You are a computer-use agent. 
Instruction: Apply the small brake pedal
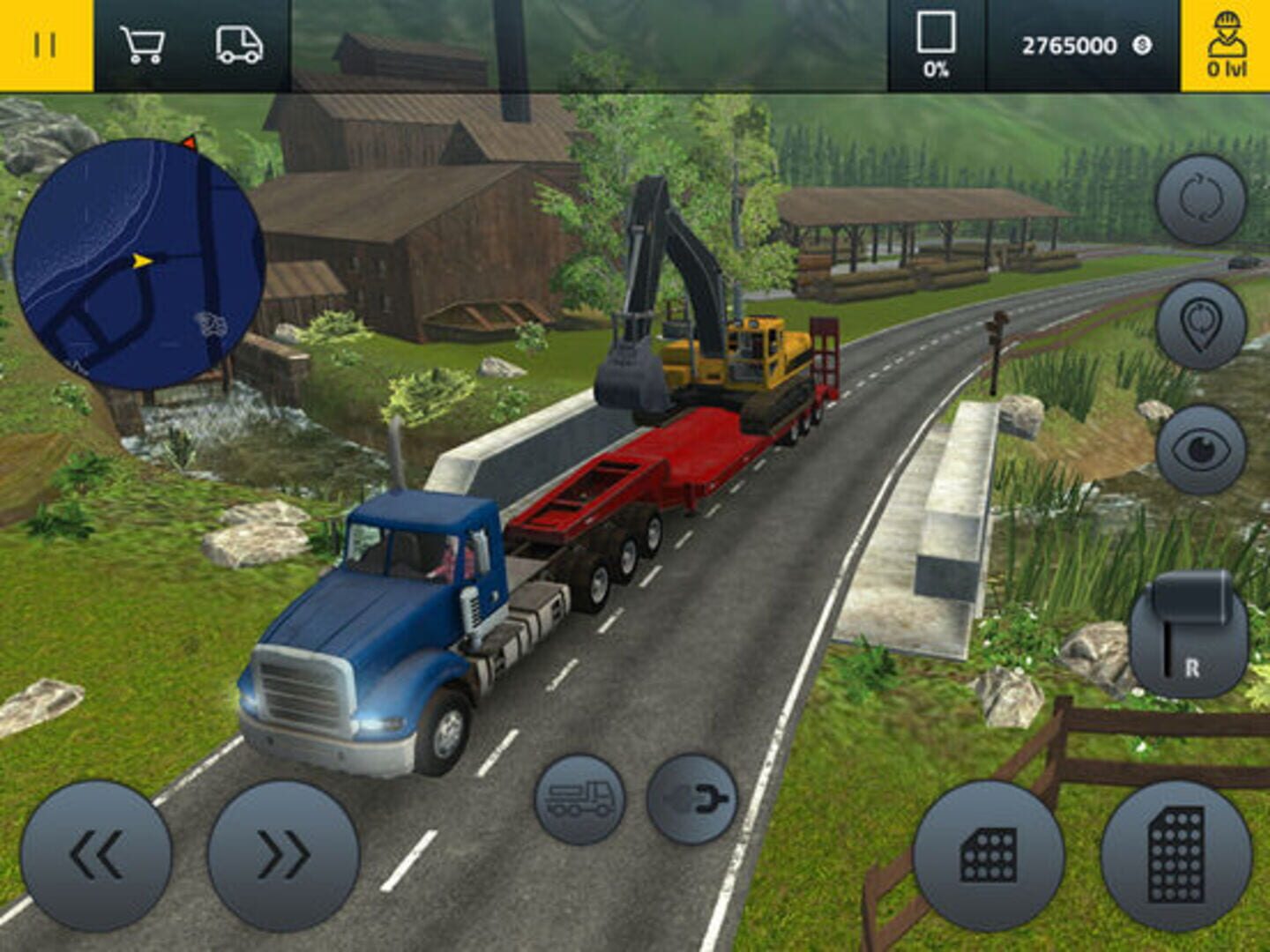tap(988, 855)
